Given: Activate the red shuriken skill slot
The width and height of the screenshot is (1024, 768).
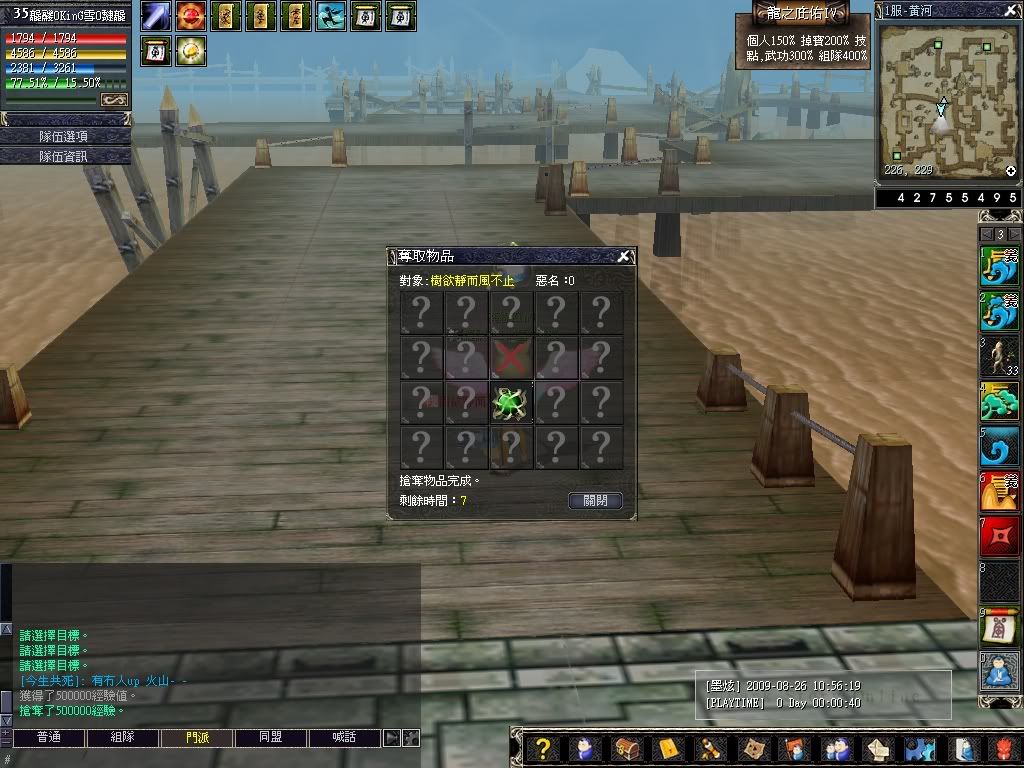Looking at the screenshot, I should coord(999,537).
